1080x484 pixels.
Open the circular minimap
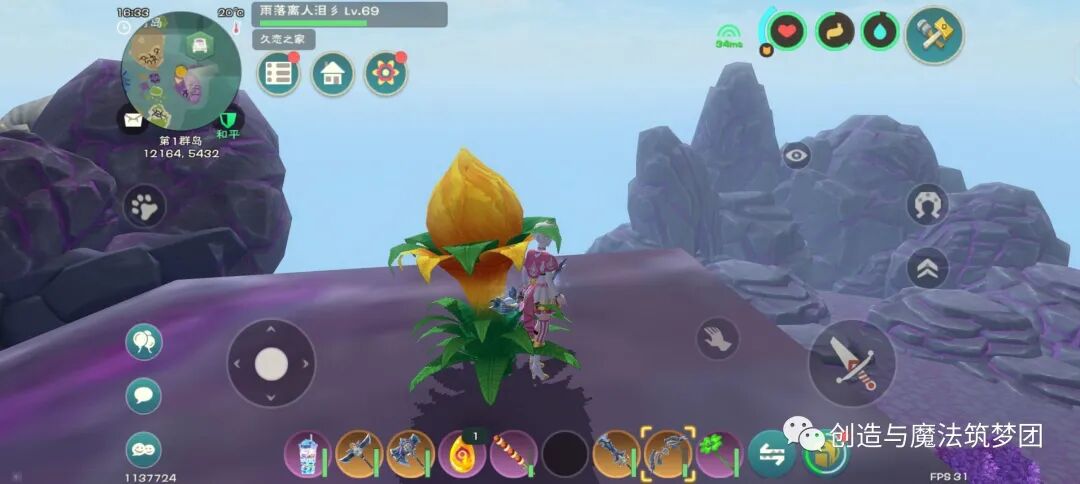coord(180,70)
